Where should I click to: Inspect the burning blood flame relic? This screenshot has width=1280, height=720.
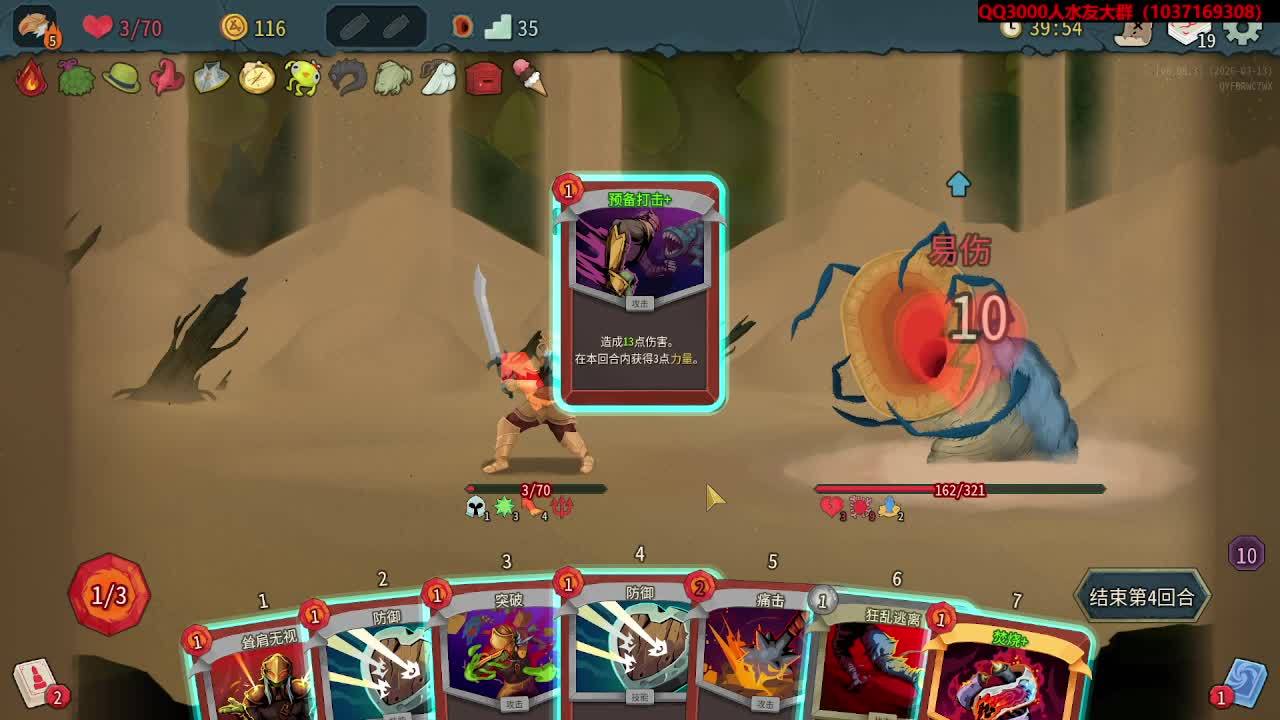tap(31, 78)
